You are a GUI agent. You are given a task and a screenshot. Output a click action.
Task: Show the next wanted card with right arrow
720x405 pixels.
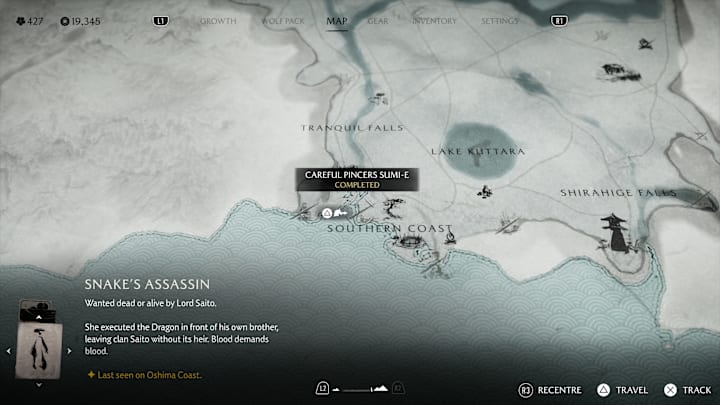pos(69,351)
